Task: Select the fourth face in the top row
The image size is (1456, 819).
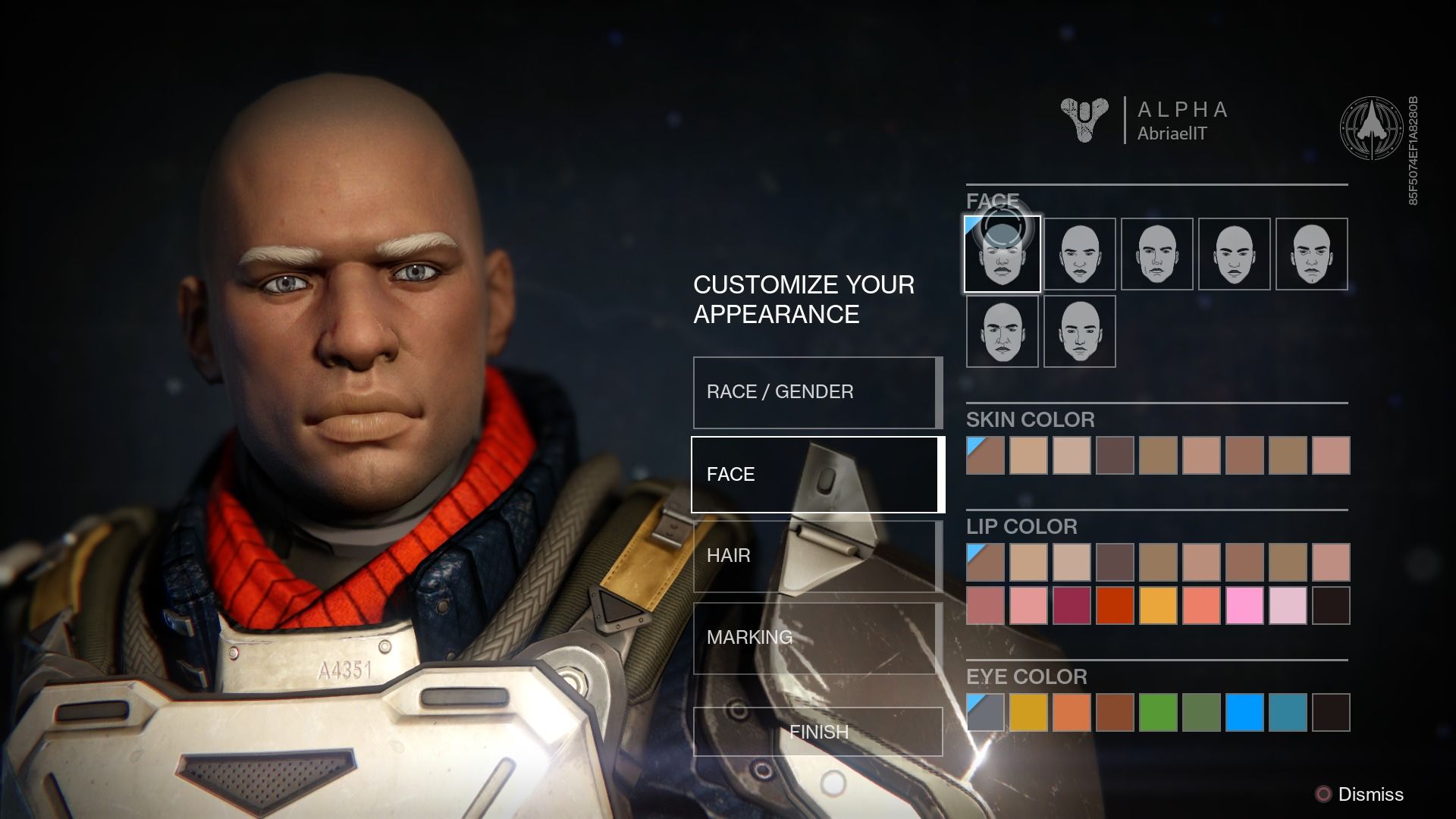Action: pyautogui.click(x=1235, y=254)
